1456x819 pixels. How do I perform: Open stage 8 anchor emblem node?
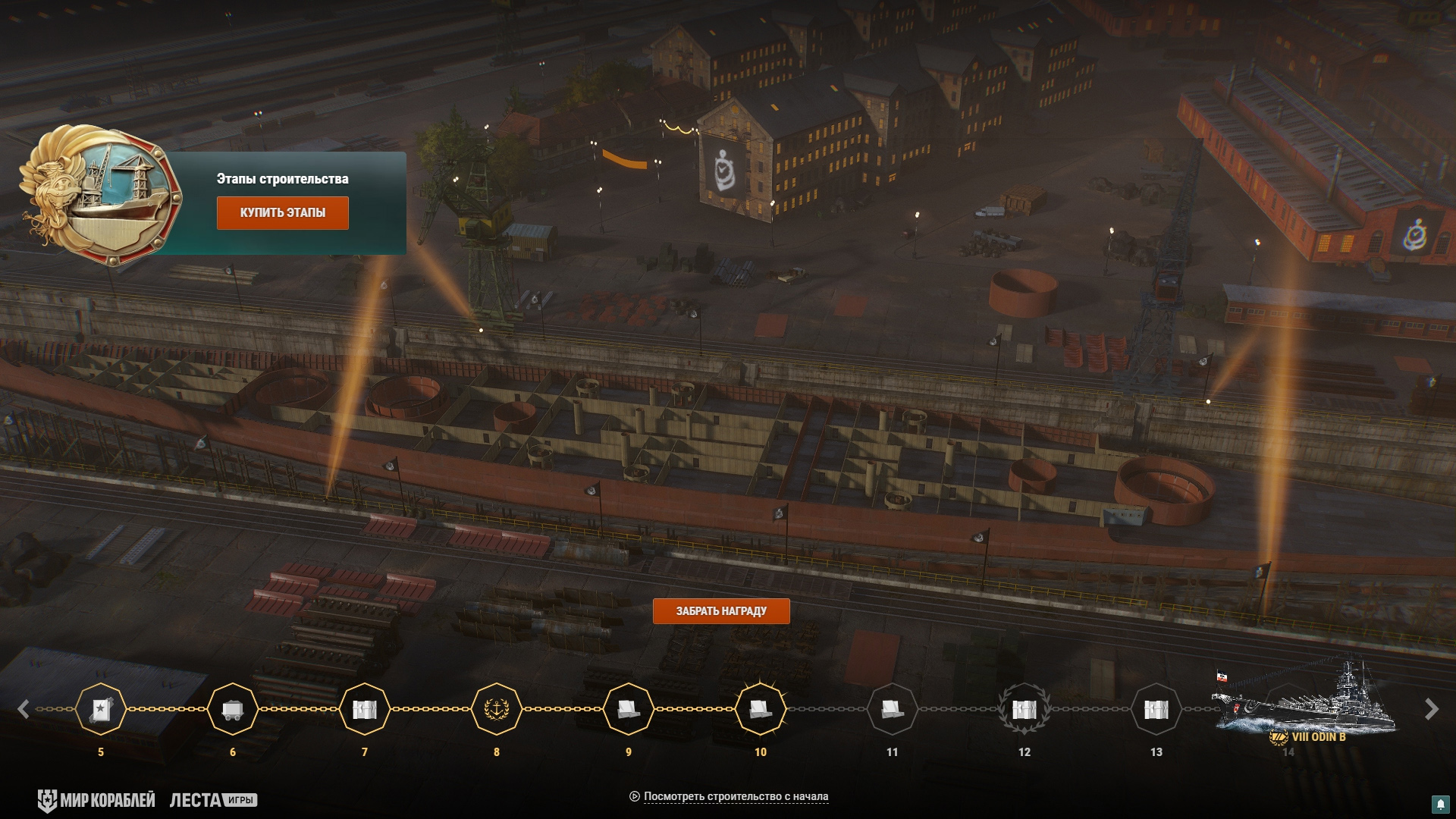pos(497,710)
